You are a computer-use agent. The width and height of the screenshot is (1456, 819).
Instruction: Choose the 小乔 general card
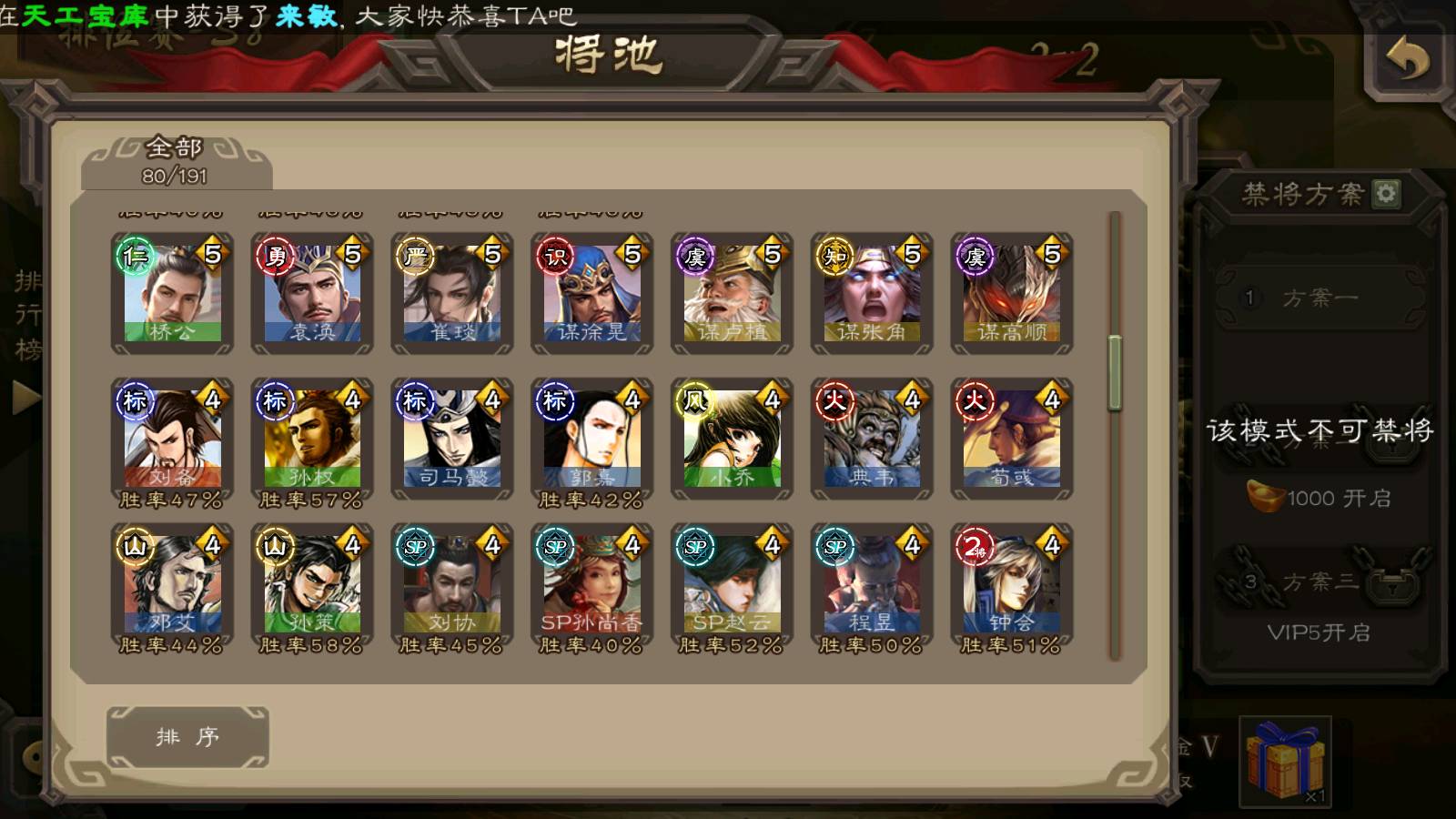[732, 439]
